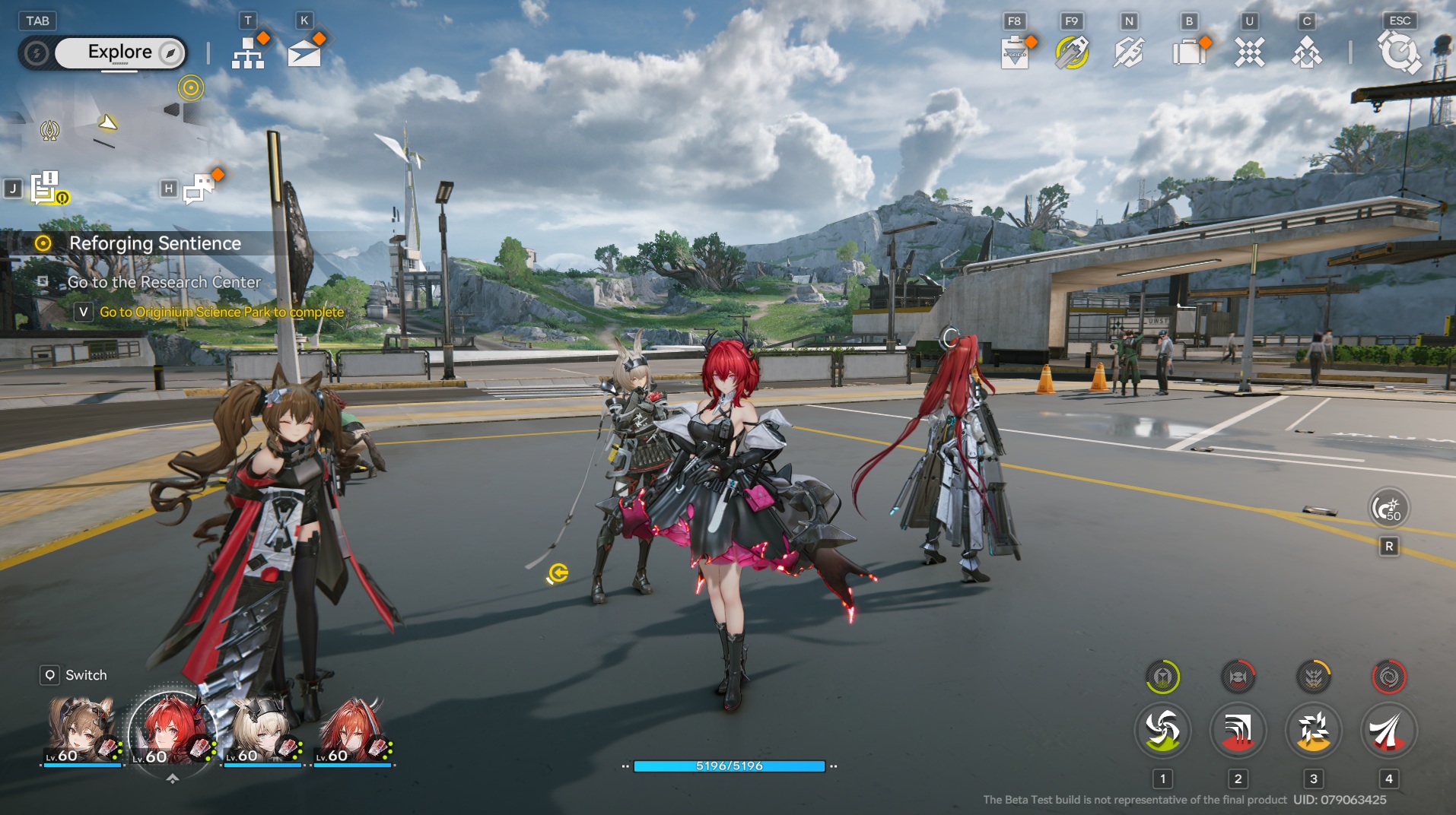Open the F8 event icon

click(x=1014, y=53)
